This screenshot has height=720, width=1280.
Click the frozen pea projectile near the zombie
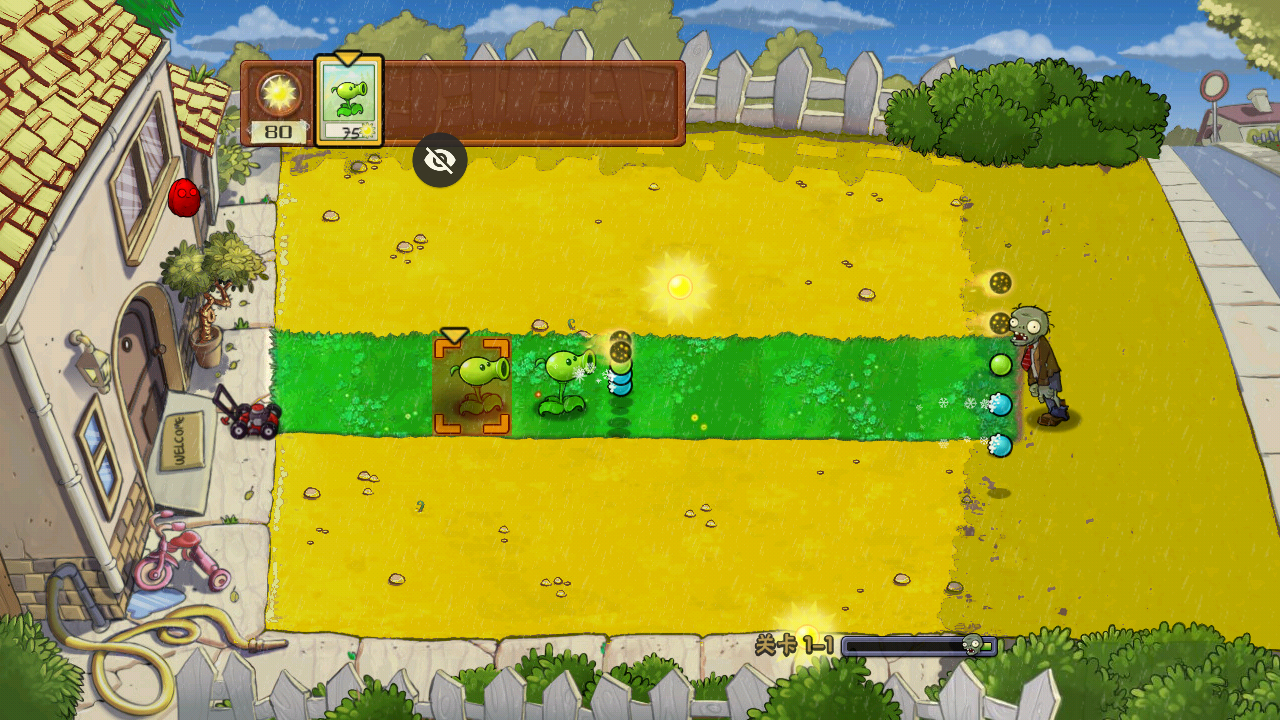[1003, 404]
